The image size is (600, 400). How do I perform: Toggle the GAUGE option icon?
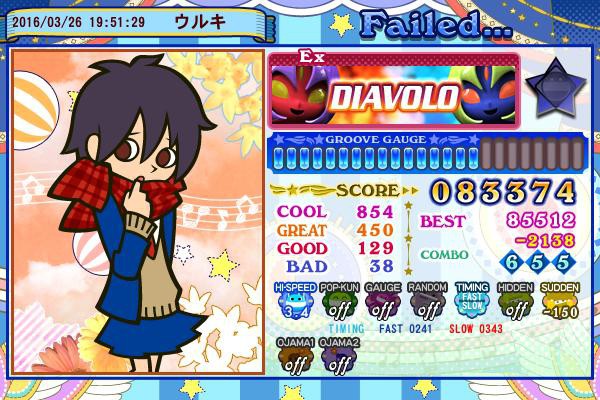tap(383, 300)
